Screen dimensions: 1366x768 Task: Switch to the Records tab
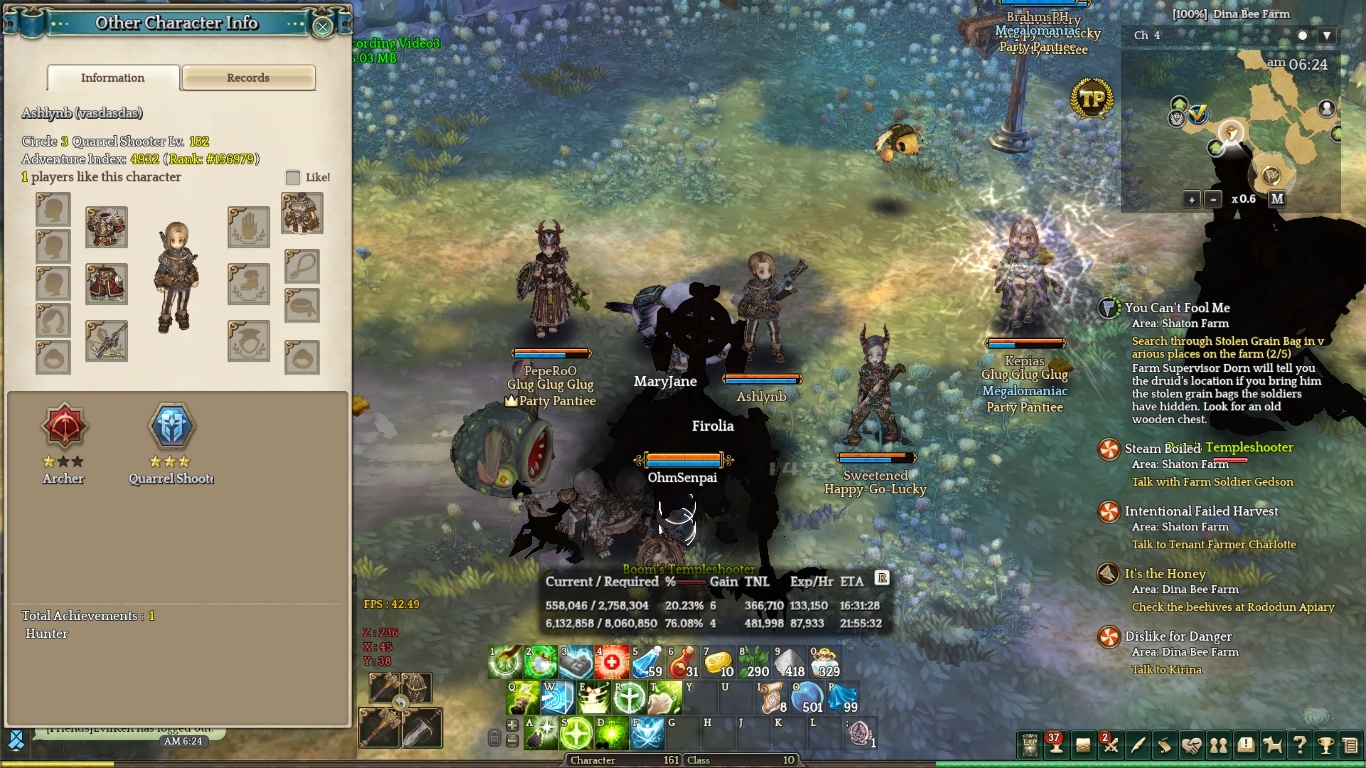[x=248, y=78]
